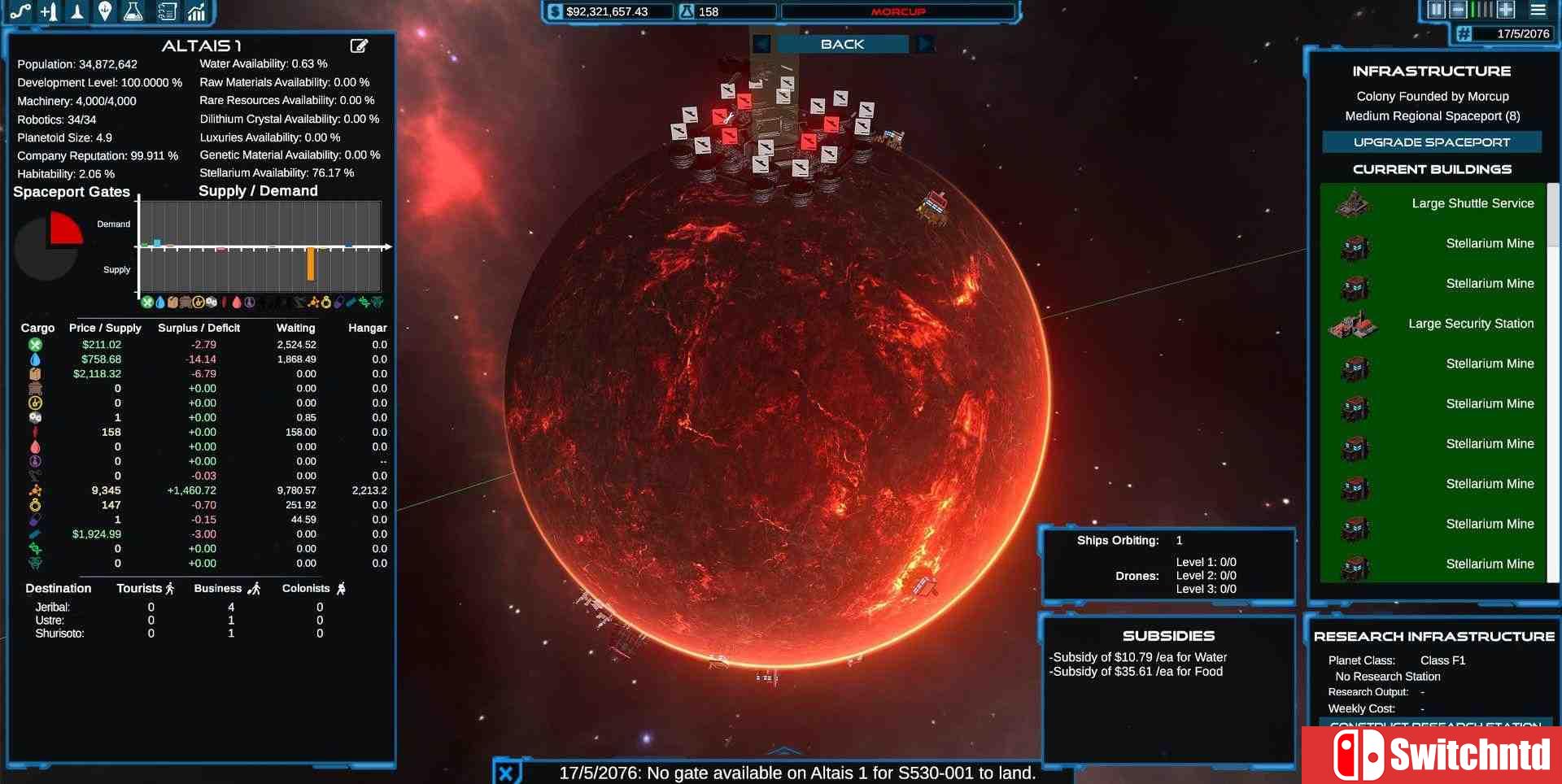Pause the game with the pause icon
This screenshot has height=784, width=1562.
tap(1437, 9)
